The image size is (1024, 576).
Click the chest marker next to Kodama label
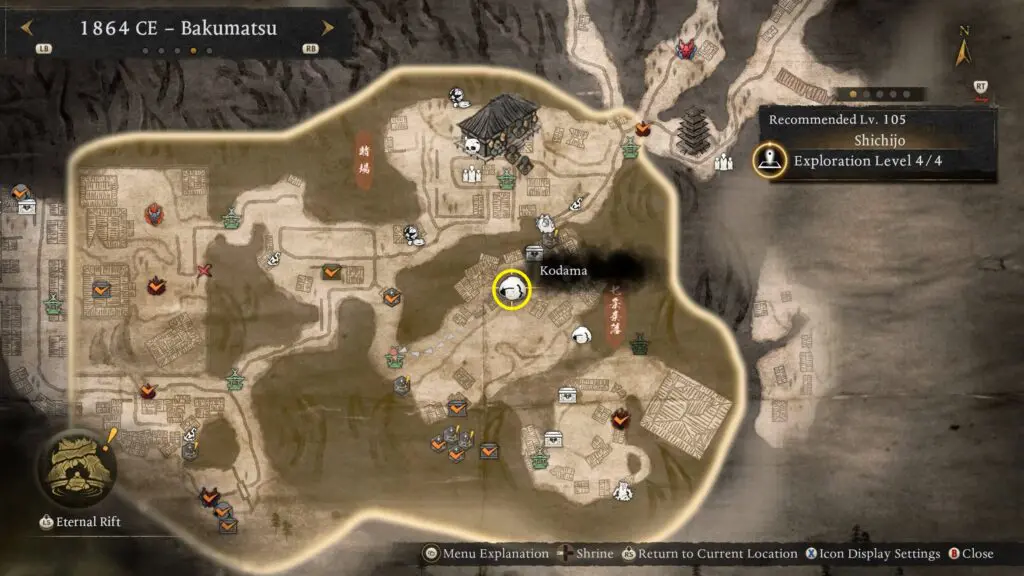click(534, 254)
